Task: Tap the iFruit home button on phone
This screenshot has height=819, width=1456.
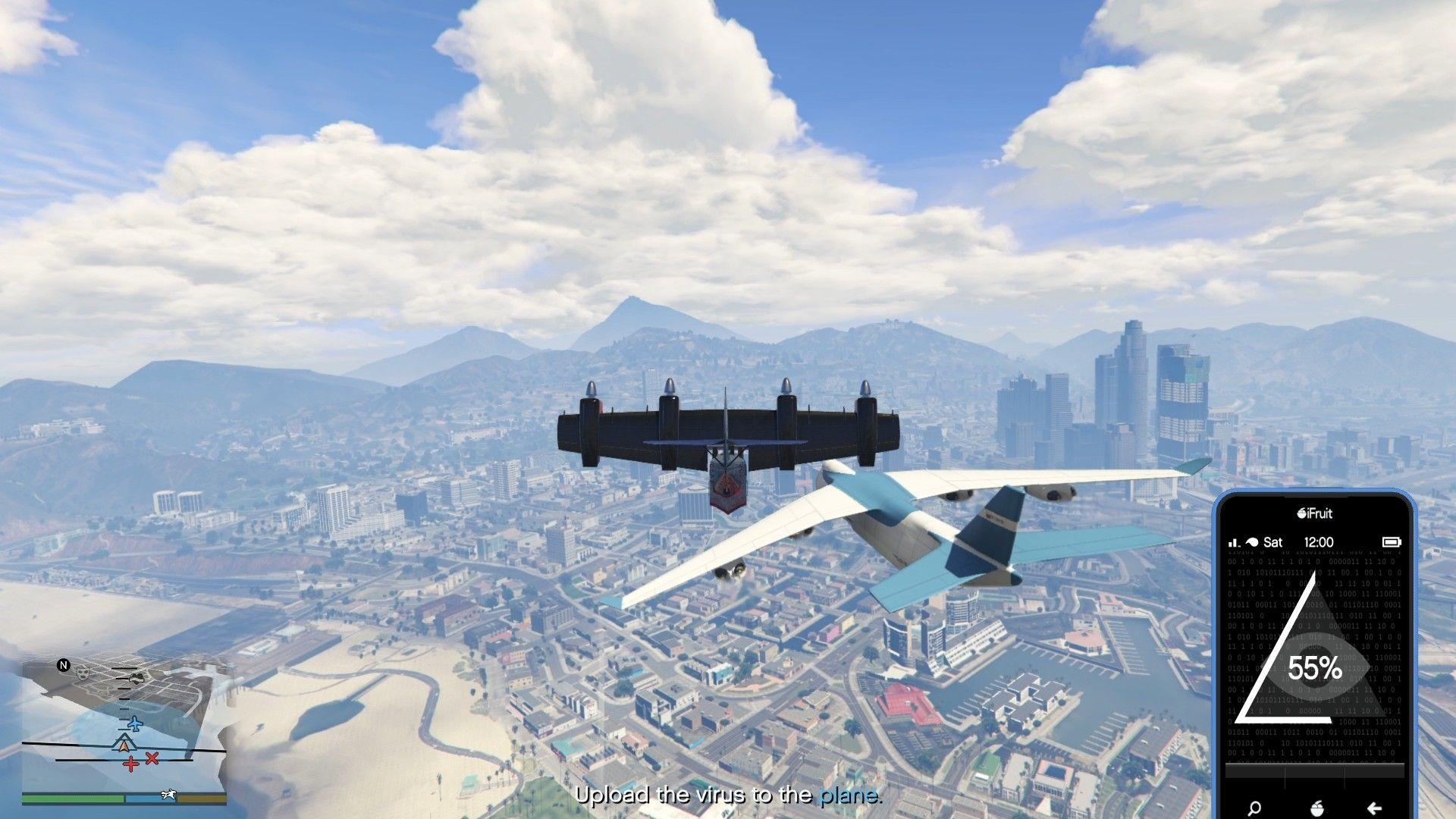Action: (x=1316, y=808)
